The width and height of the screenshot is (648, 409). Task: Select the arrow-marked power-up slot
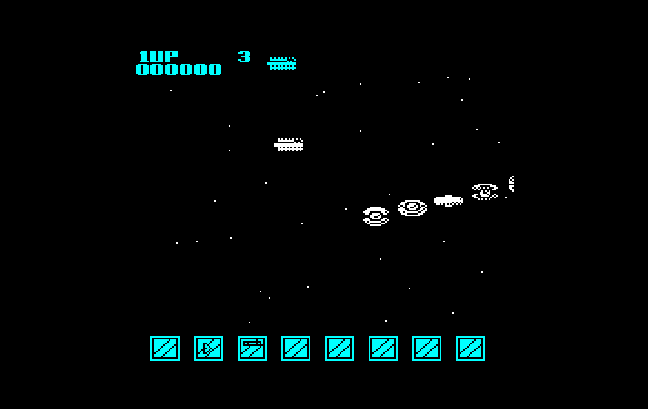point(208,348)
